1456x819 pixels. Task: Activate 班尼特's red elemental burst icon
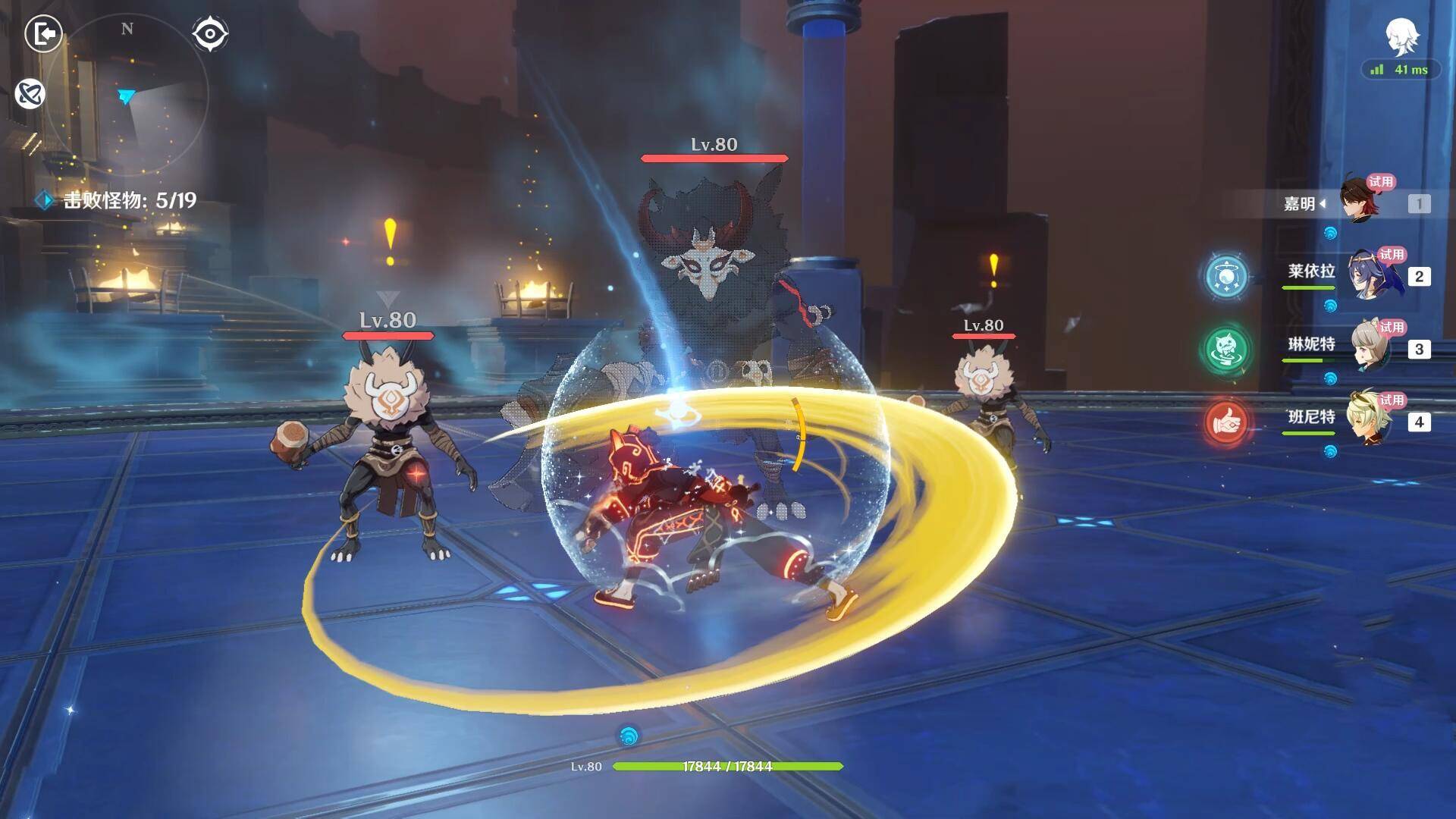pos(1226,422)
